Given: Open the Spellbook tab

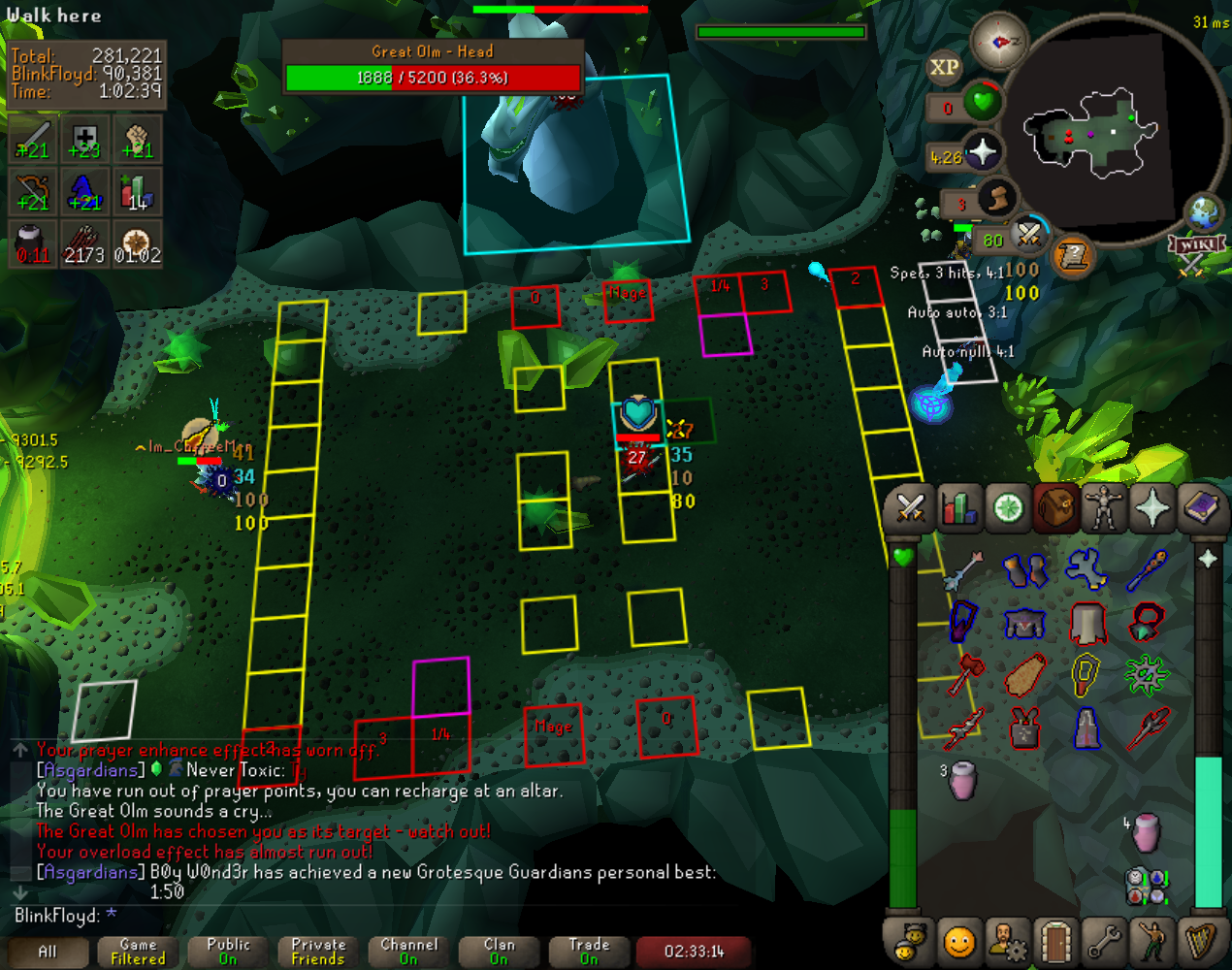Looking at the screenshot, I should point(1202,508).
